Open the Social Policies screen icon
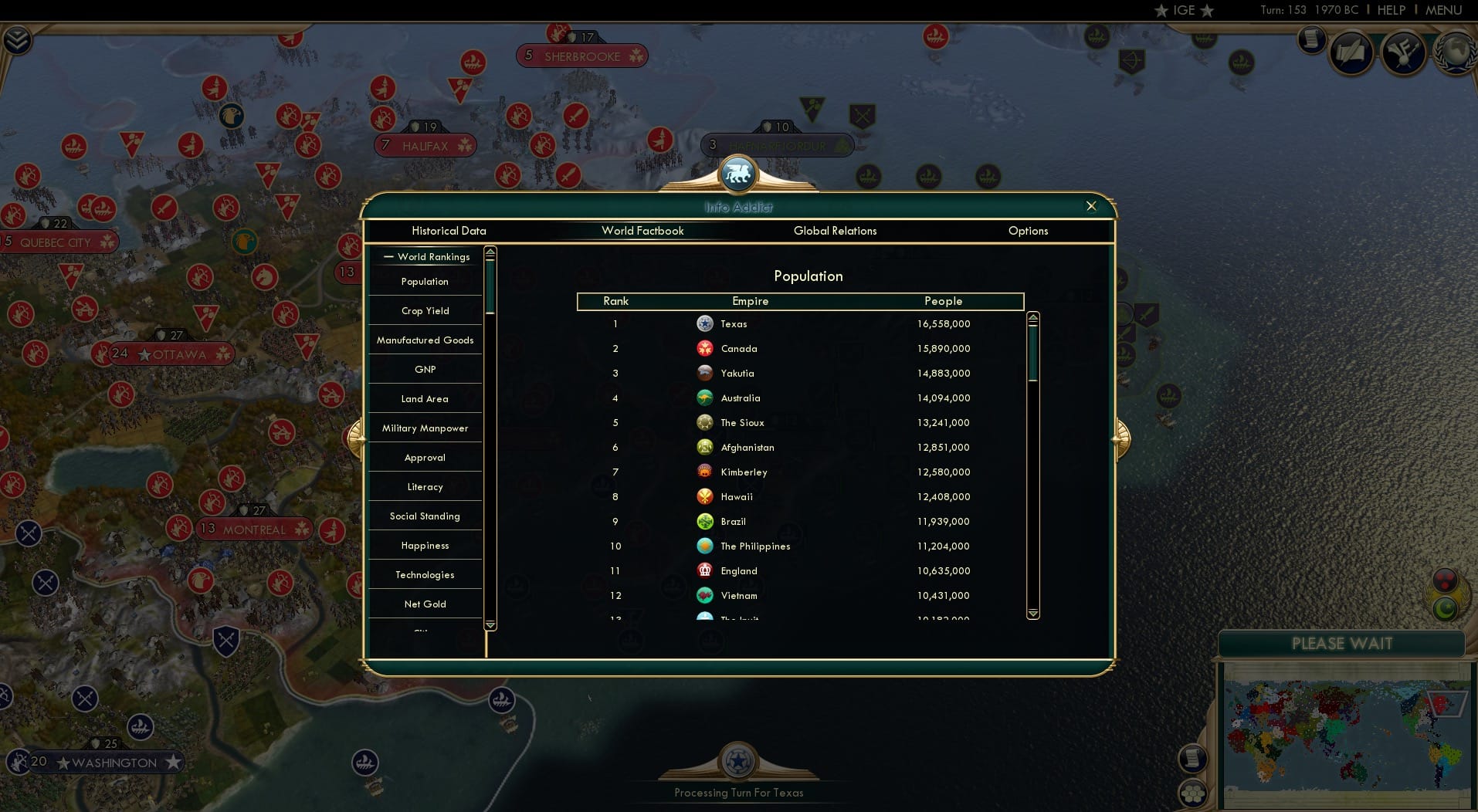Image resolution: width=1478 pixels, height=812 pixels. pyautogui.click(x=1351, y=52)
